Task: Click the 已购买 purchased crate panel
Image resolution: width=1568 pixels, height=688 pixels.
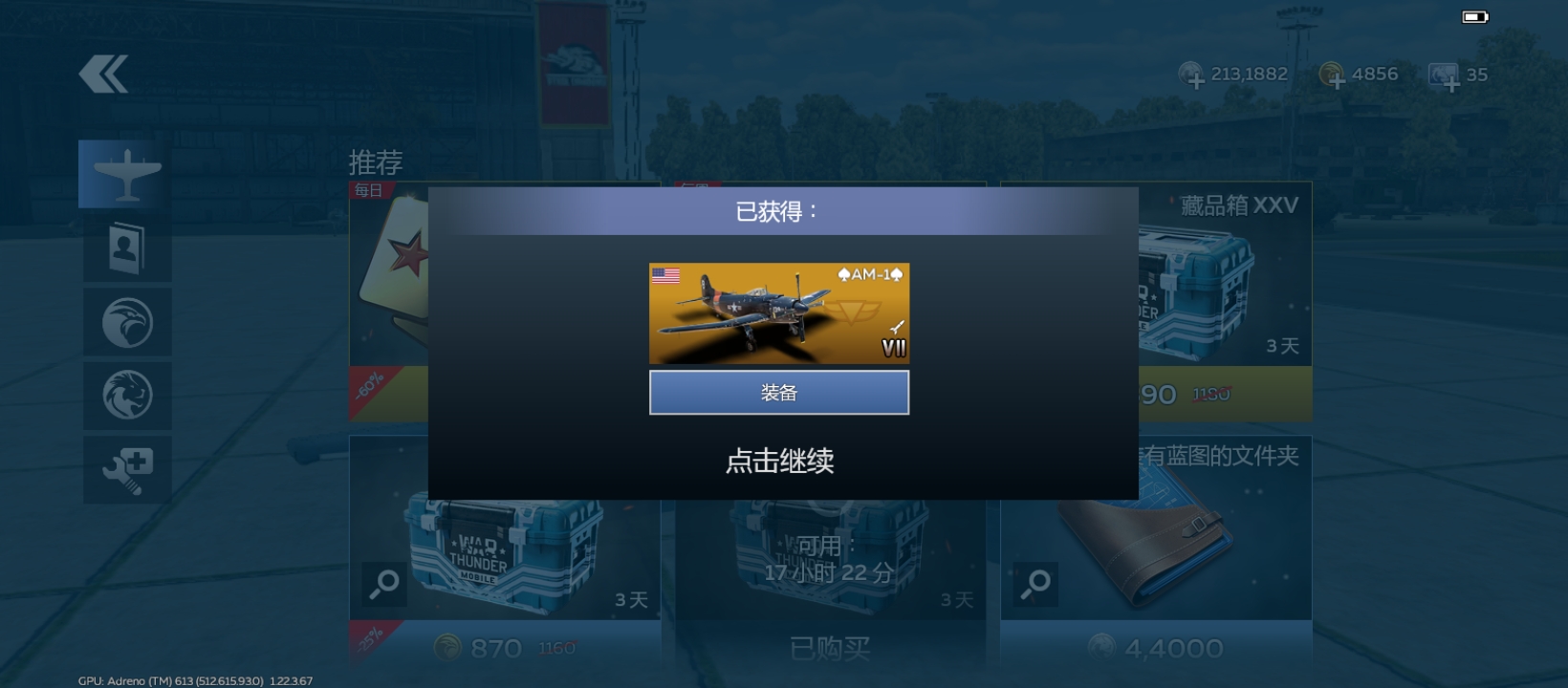Action: (x=828, y=646)
